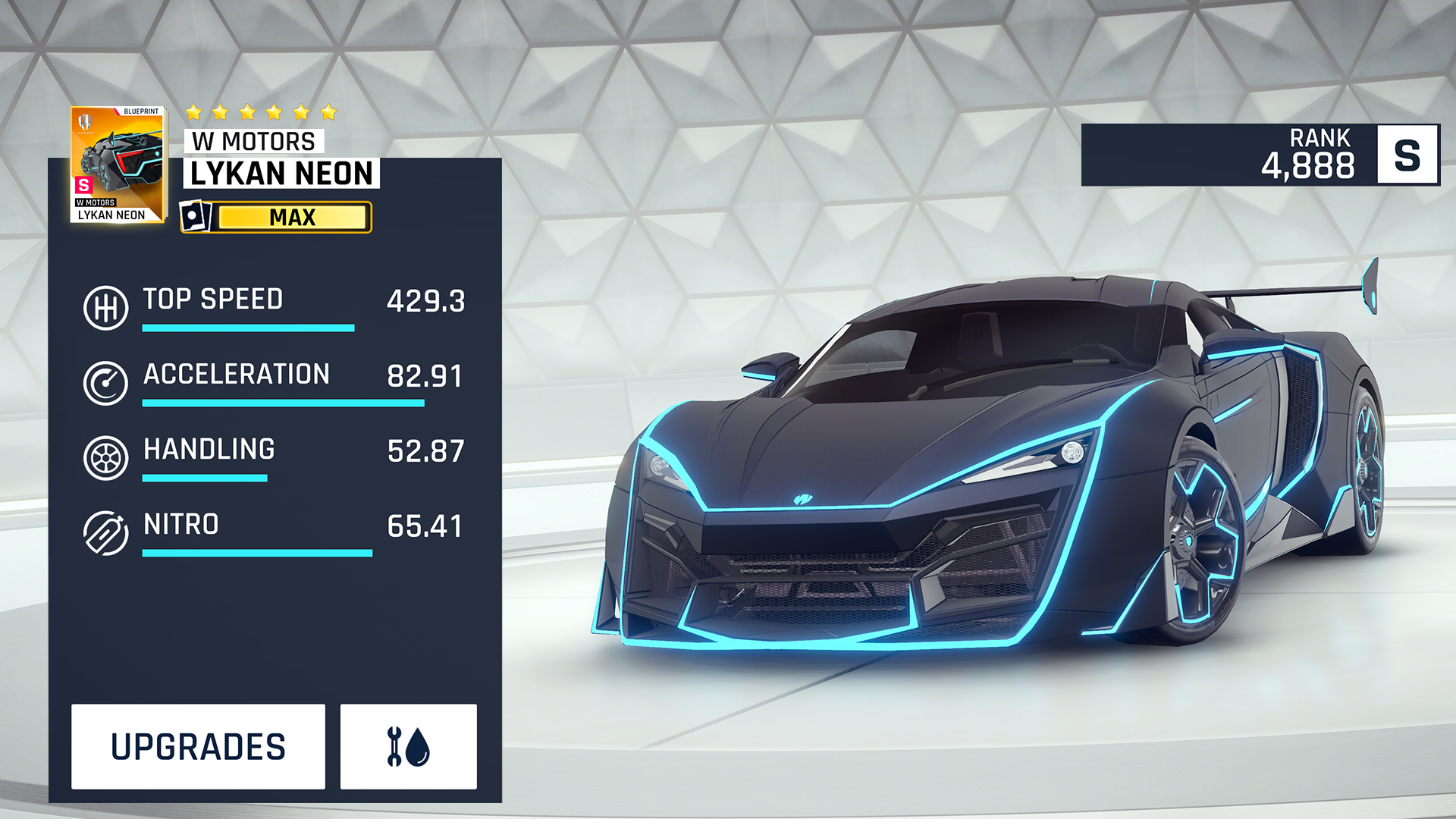Open the wrench and paint drop customization
This screenshot has height=819, width=1456.
tap(408, 747)
